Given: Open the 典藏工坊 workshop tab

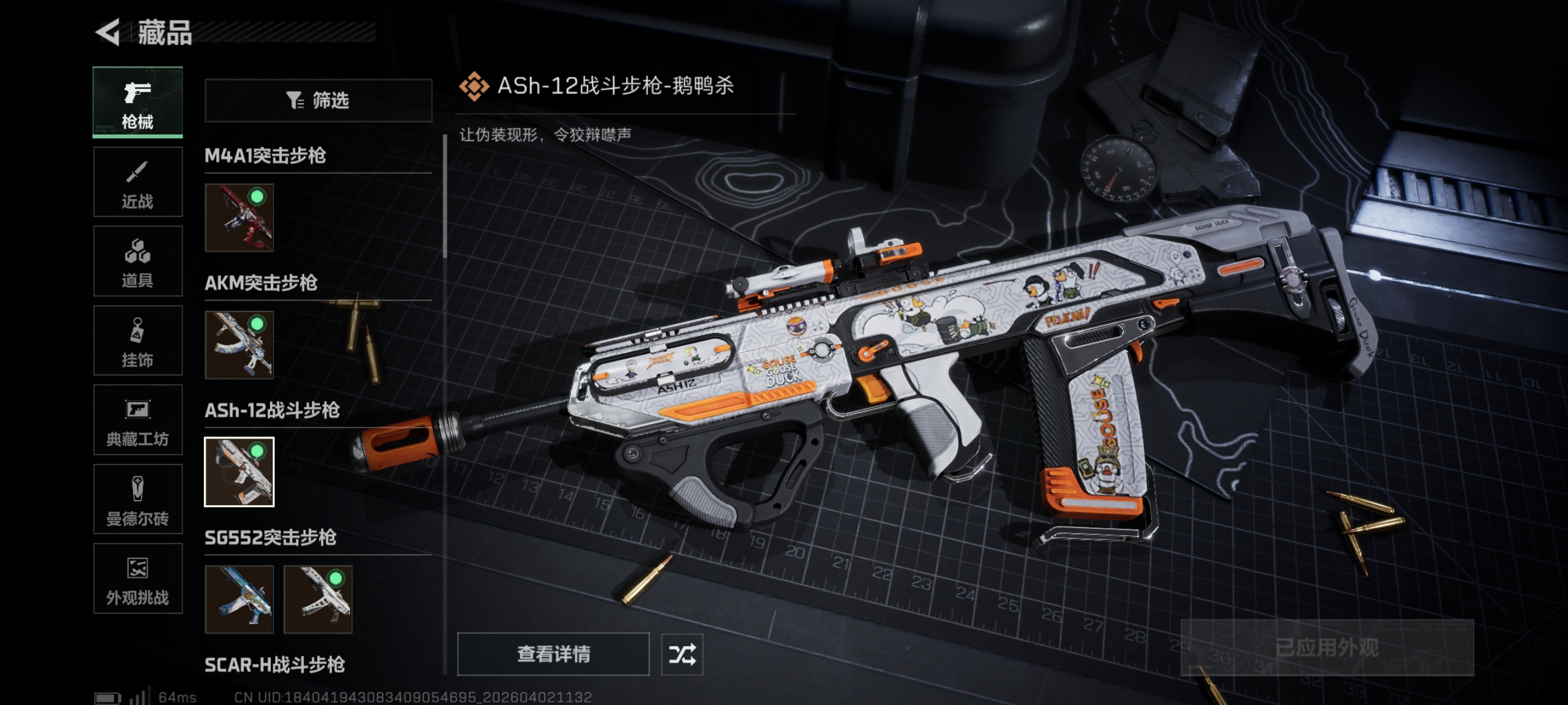Looking at the screenshot, I should 137,420.
